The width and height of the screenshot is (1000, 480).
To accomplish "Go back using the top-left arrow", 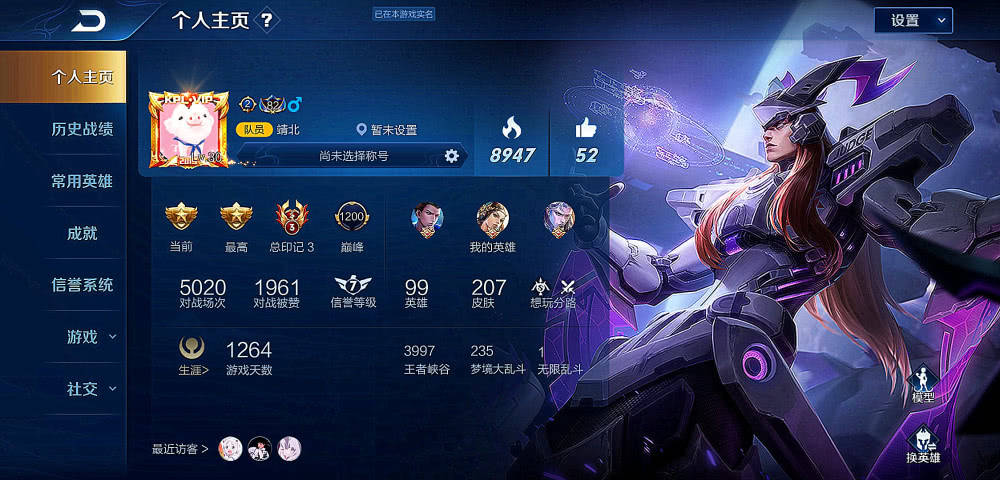I will coord(90,20).
